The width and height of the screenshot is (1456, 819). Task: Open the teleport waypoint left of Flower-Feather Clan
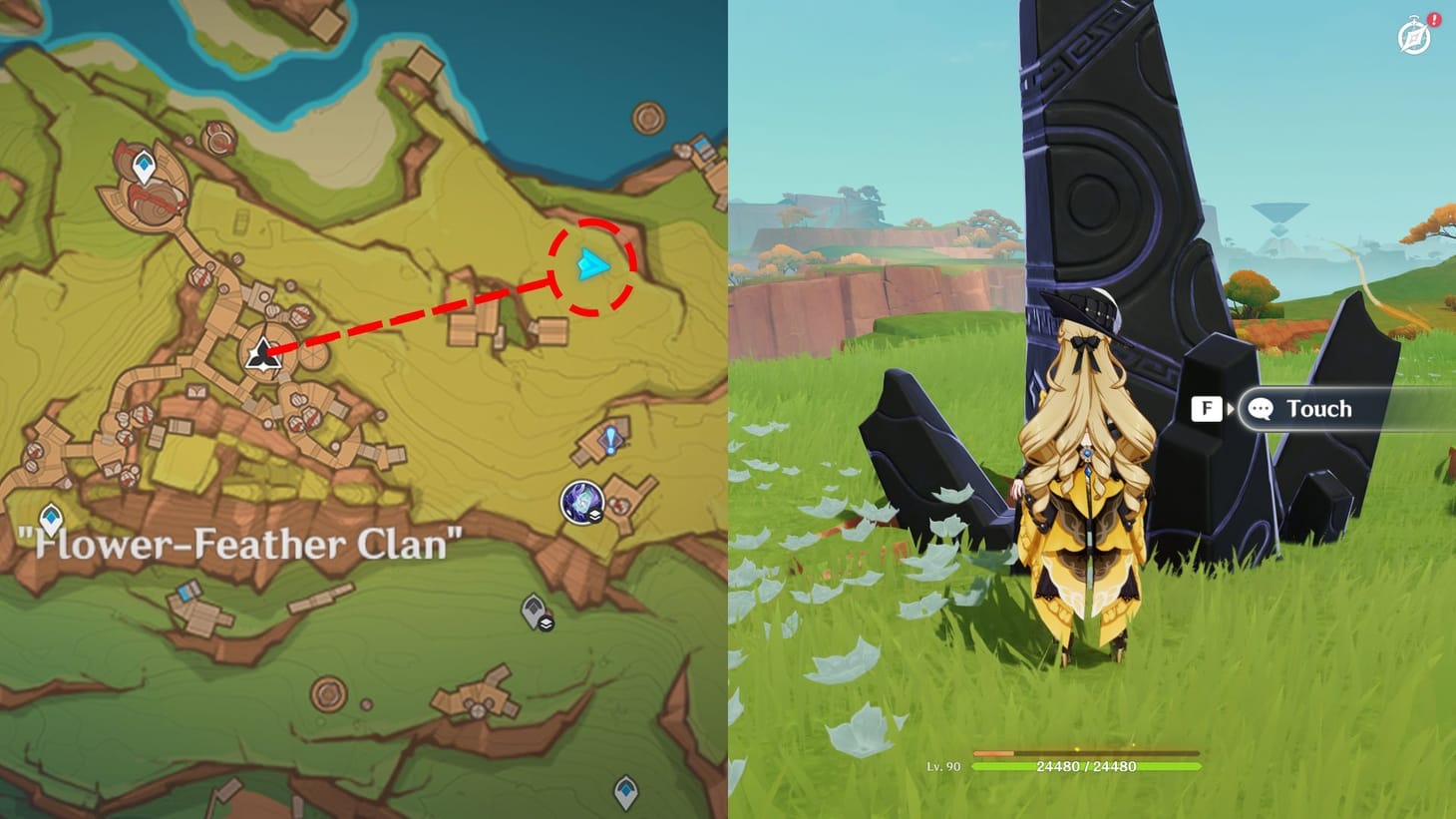pyautogui.click(x=50, y=519)
